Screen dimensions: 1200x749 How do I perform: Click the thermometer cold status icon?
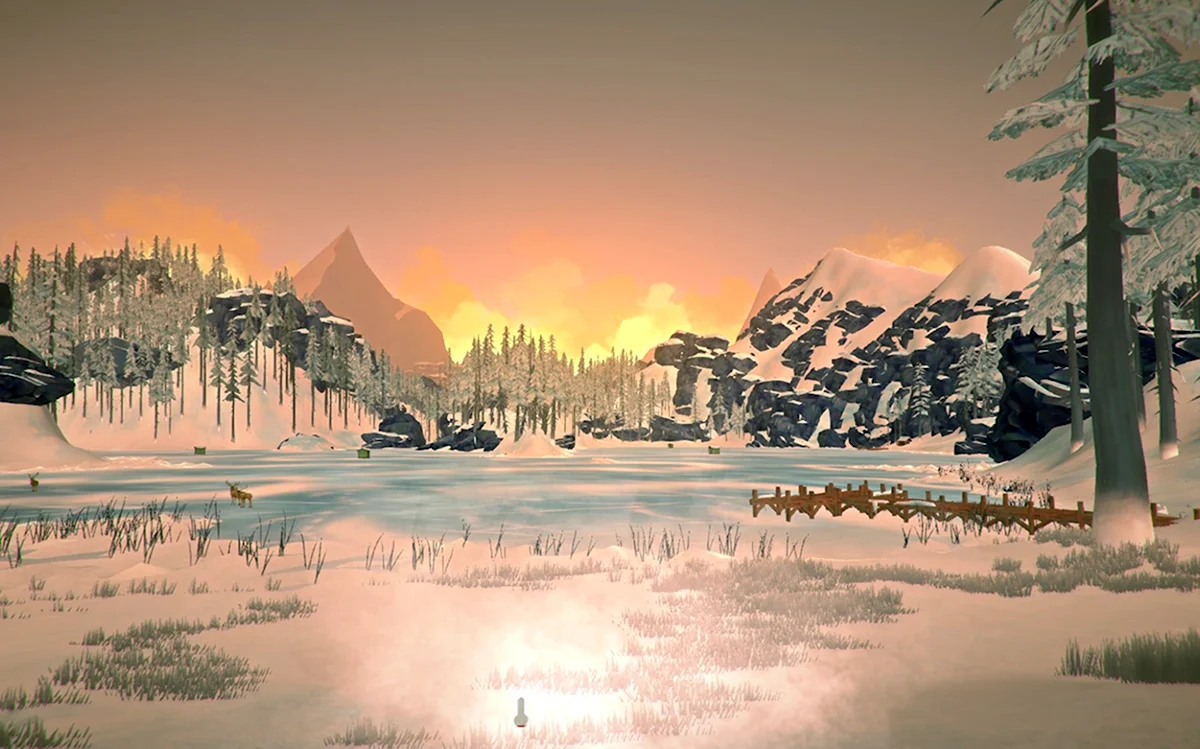[520, 712]
